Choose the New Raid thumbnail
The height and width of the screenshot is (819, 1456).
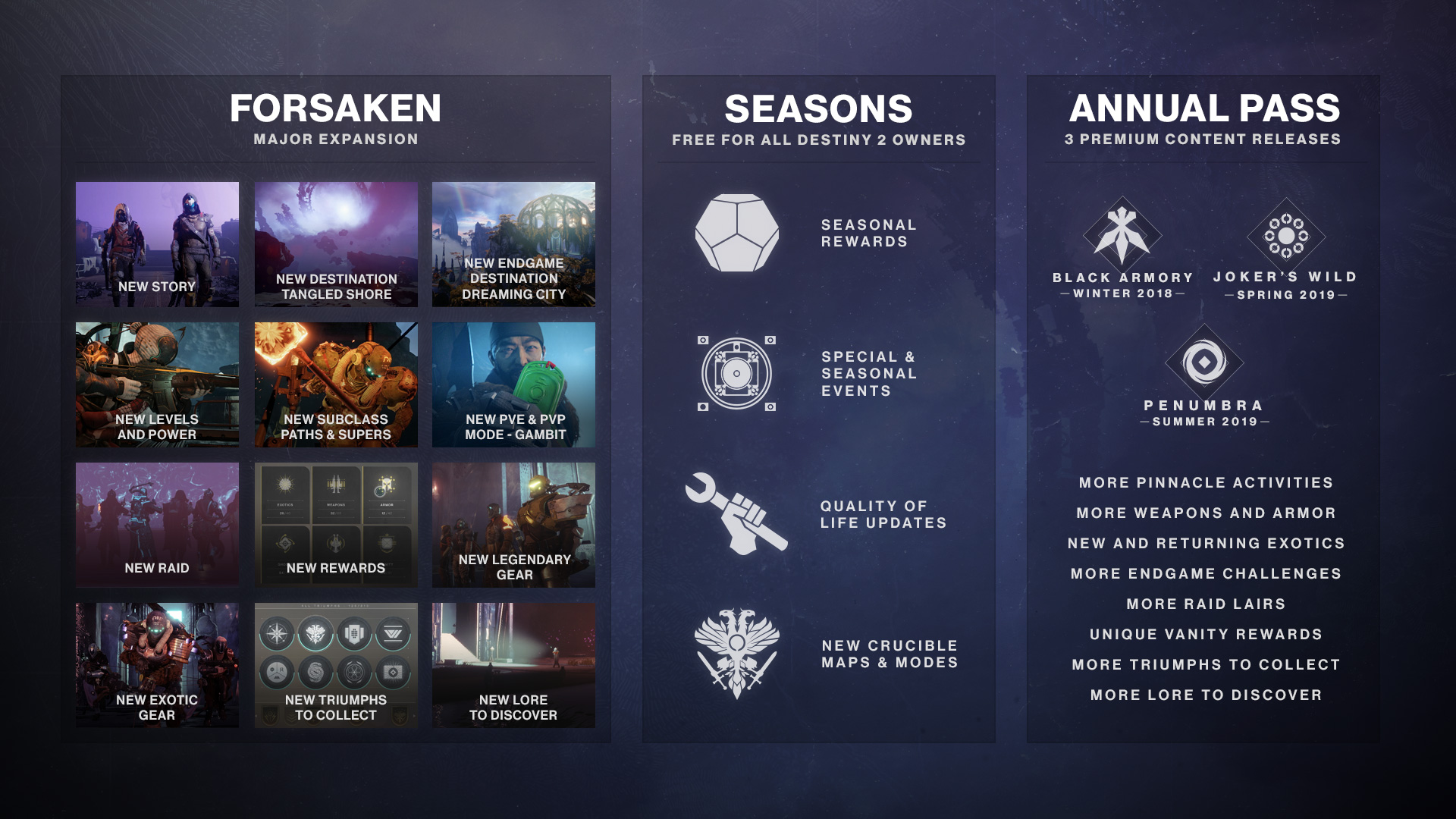click(x=157, y=525)
